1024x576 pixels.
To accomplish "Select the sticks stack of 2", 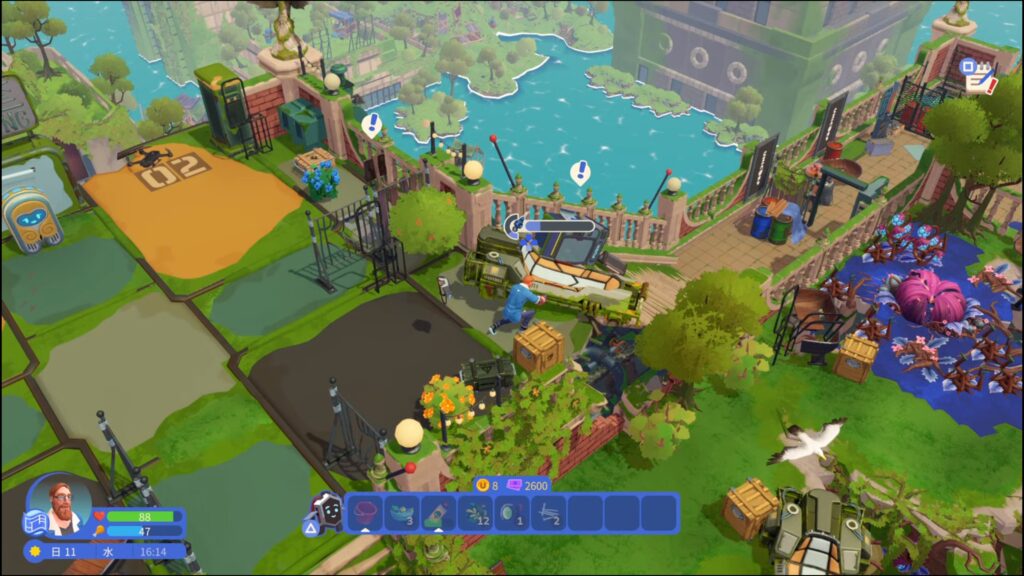I will click(x=550, y=513).
